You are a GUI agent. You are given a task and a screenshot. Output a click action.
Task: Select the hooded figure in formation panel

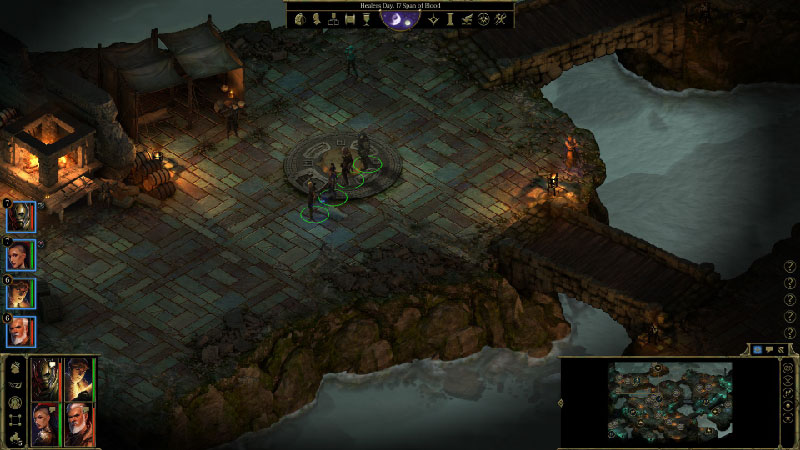coord(78,378)
